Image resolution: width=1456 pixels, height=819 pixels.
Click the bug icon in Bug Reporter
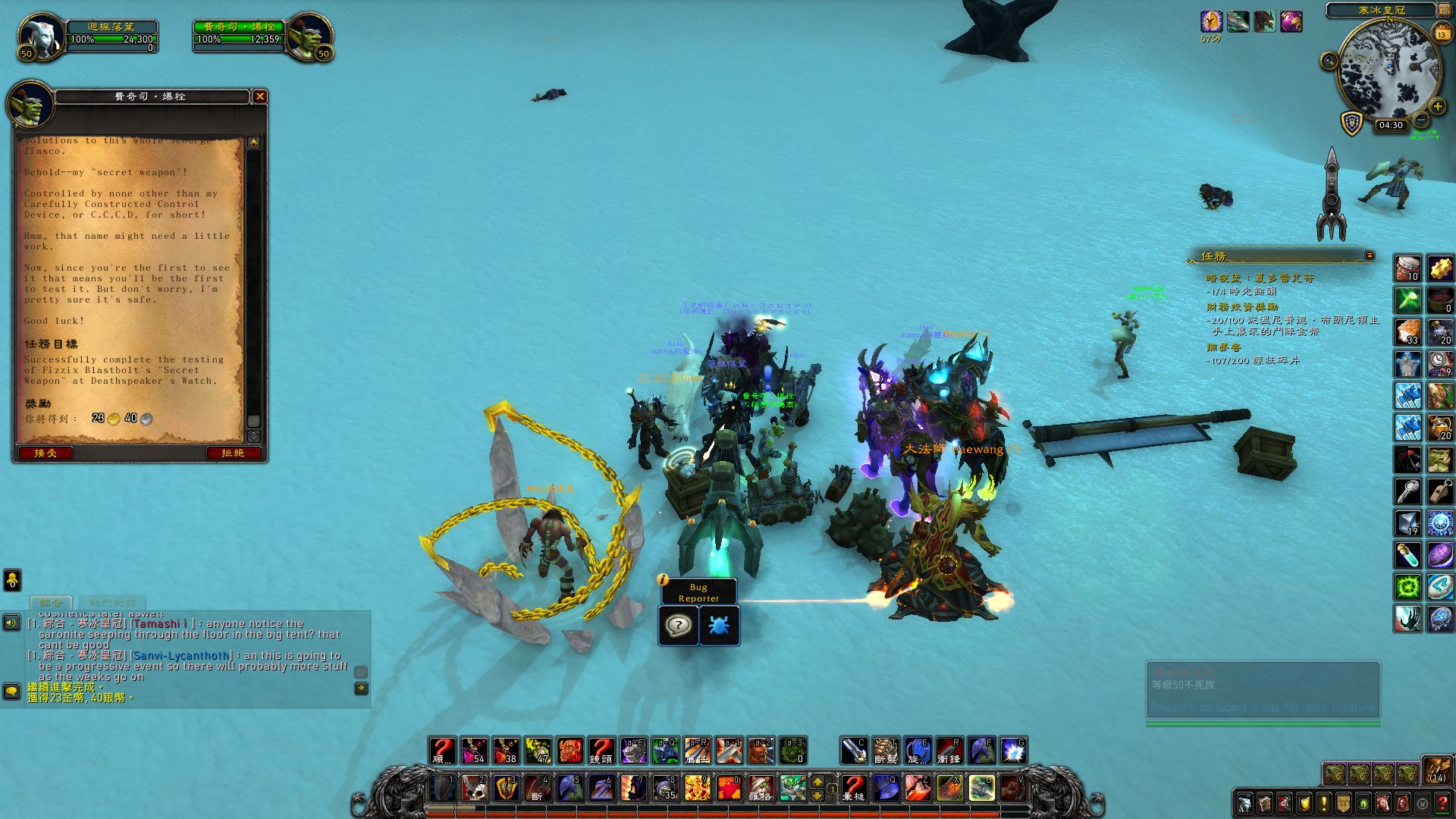click(x=718, y=626)
